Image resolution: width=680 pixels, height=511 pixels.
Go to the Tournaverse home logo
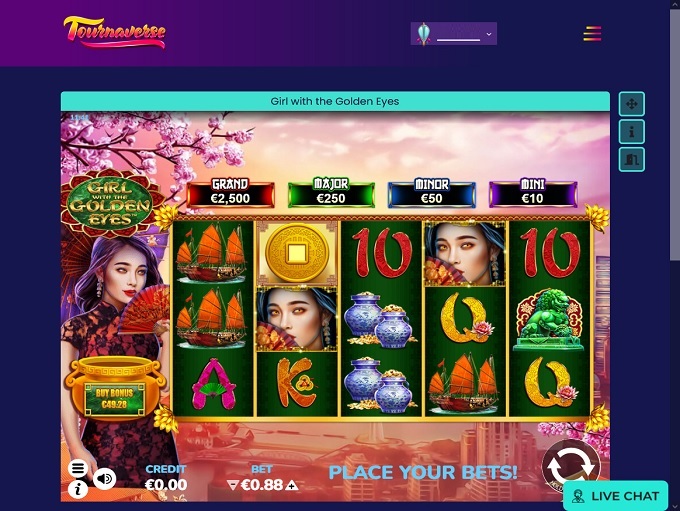pyautogui.click(x=114, y=32)
